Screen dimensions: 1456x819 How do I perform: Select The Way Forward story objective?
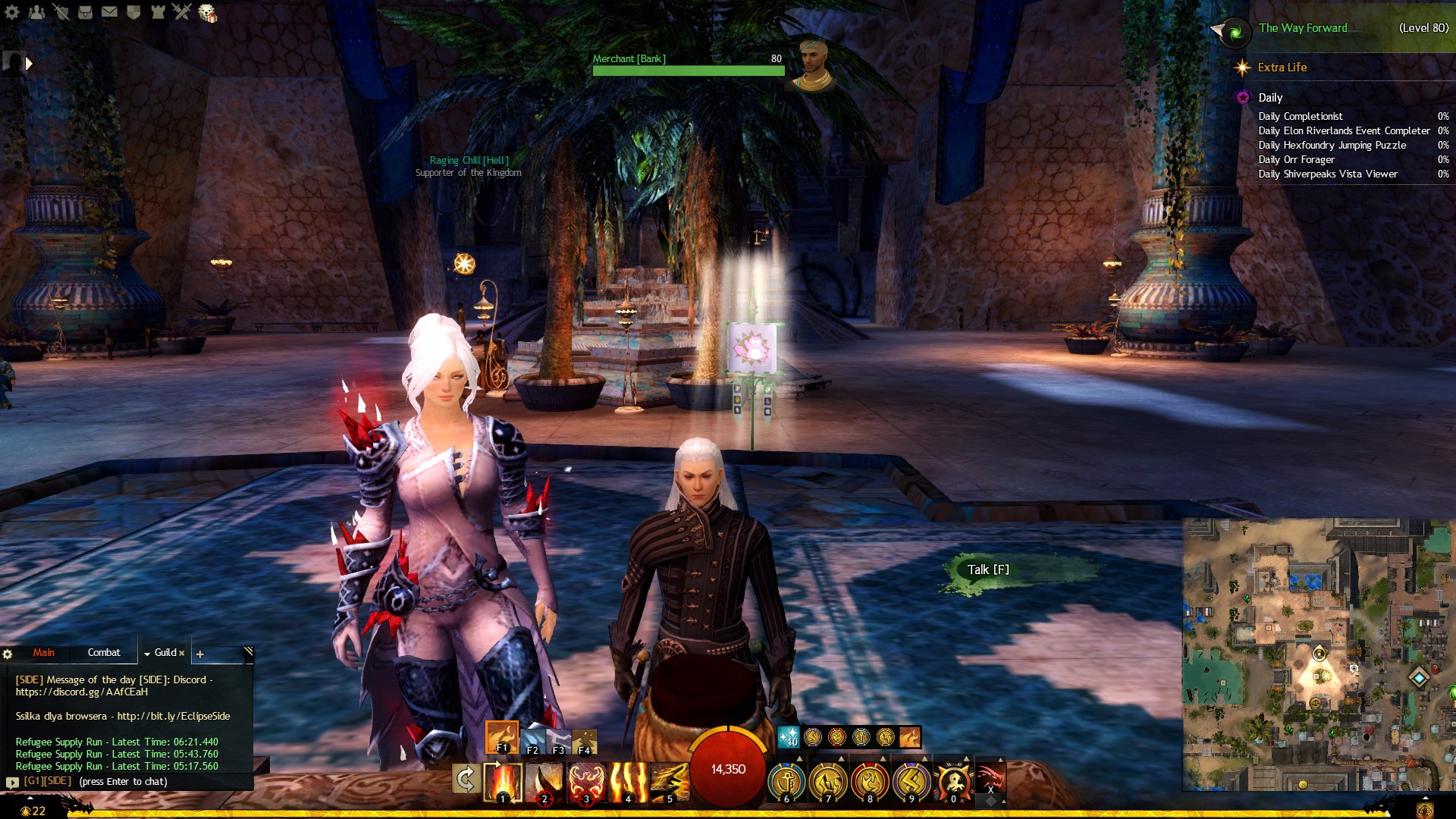tap(1303, 28)
